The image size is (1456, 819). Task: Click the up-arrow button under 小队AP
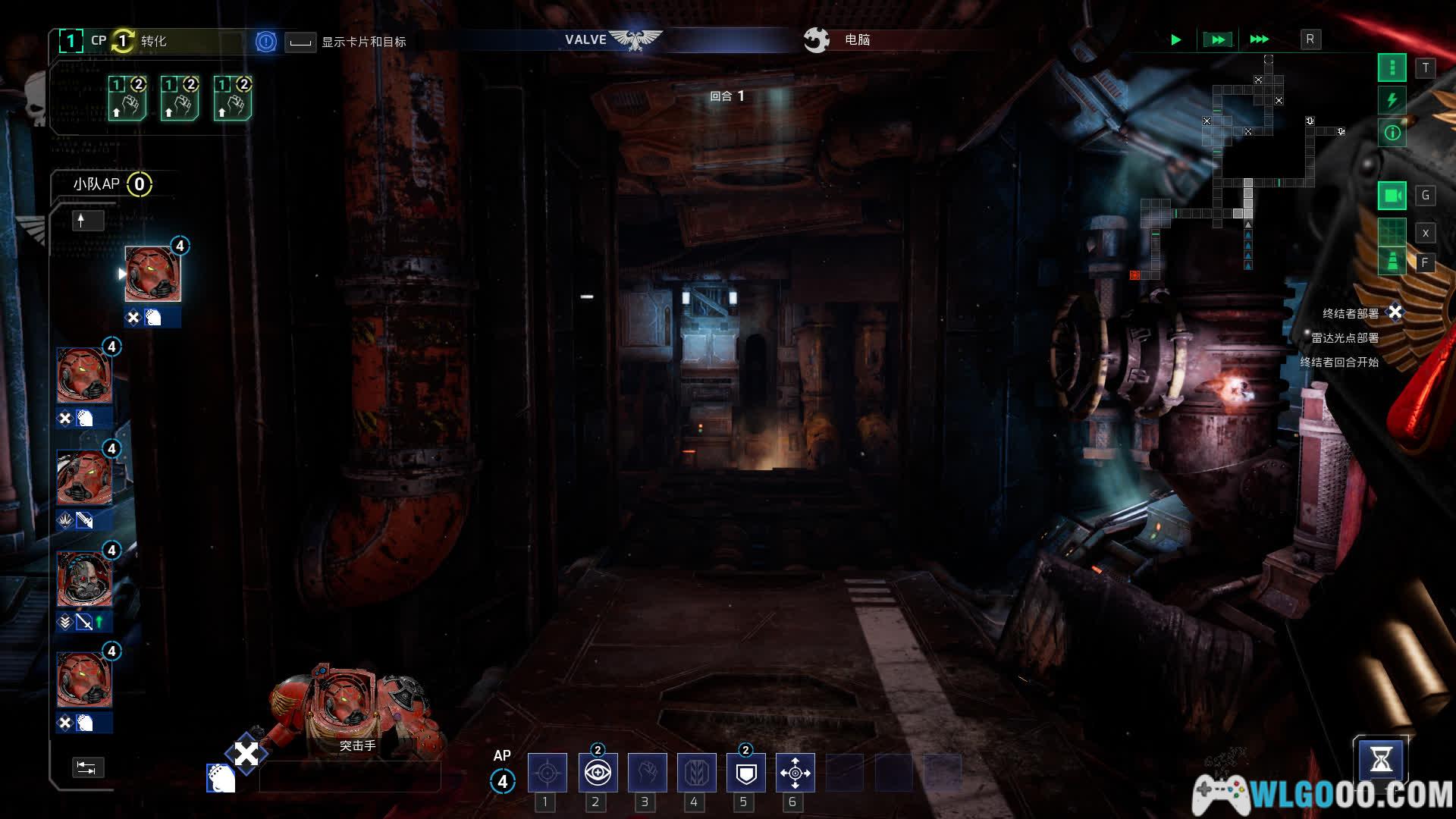click(87, 221)
